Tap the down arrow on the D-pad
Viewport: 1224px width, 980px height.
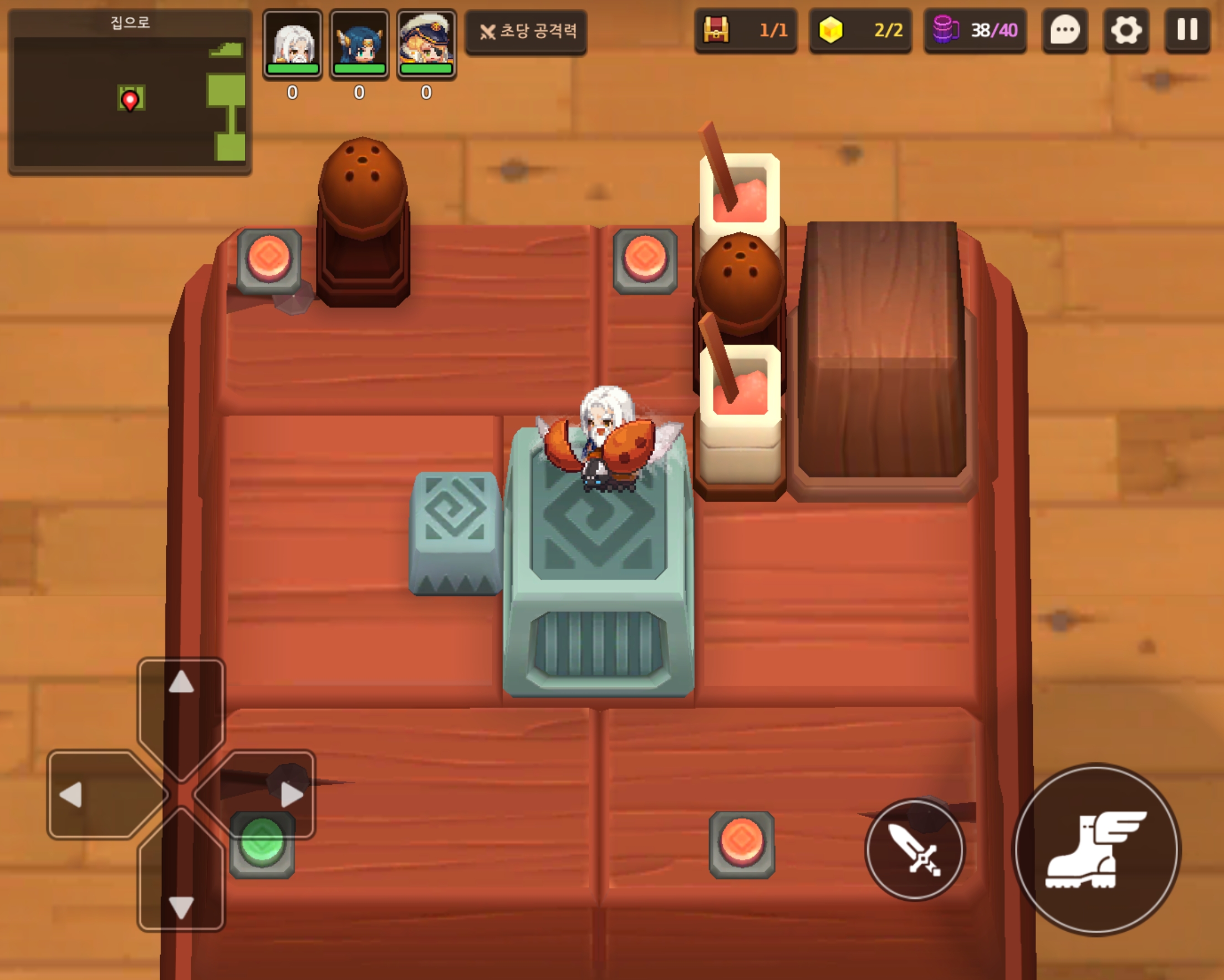181,891
